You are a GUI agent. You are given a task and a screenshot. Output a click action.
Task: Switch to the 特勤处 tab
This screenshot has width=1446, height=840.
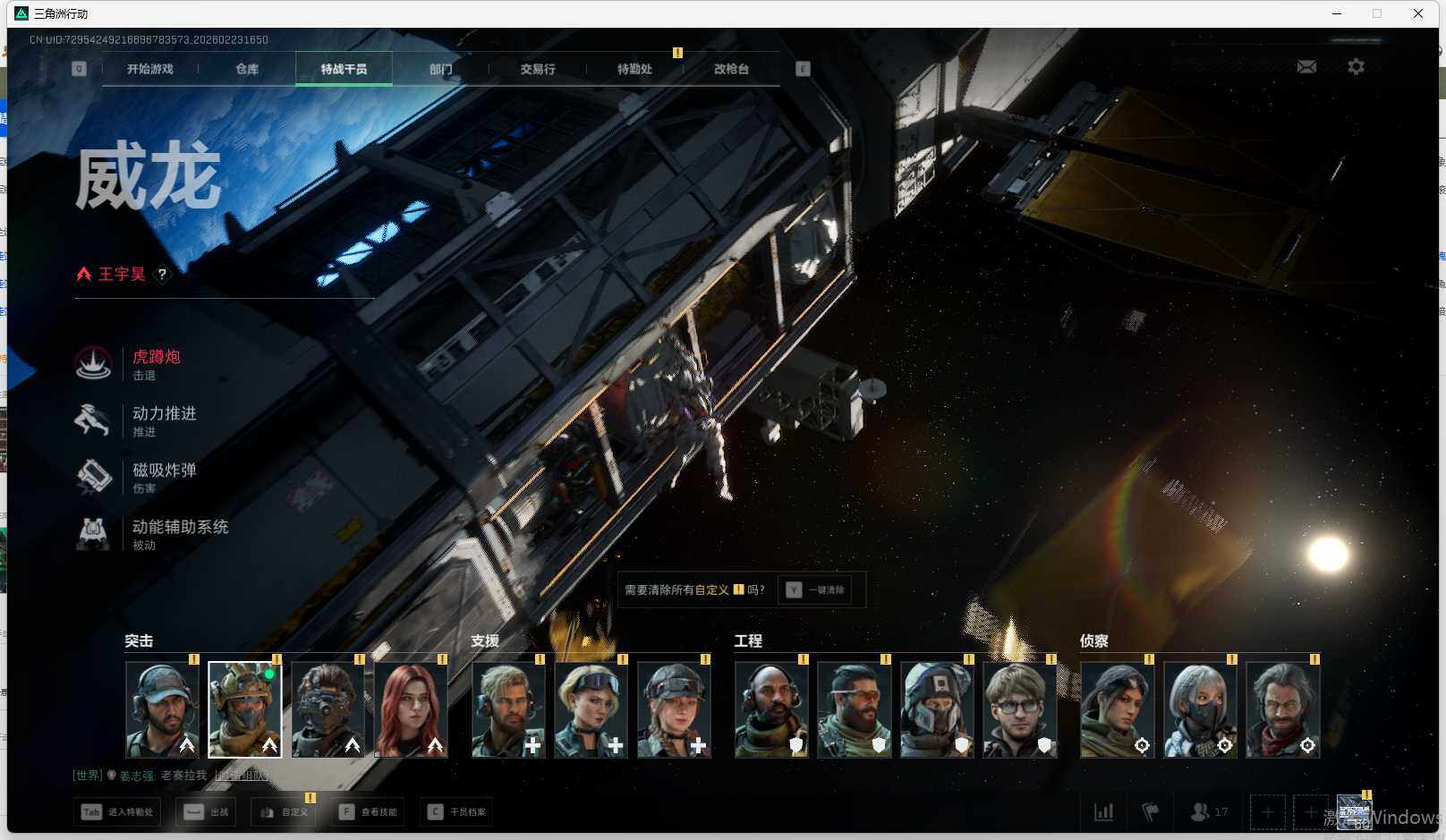(634, 69)
